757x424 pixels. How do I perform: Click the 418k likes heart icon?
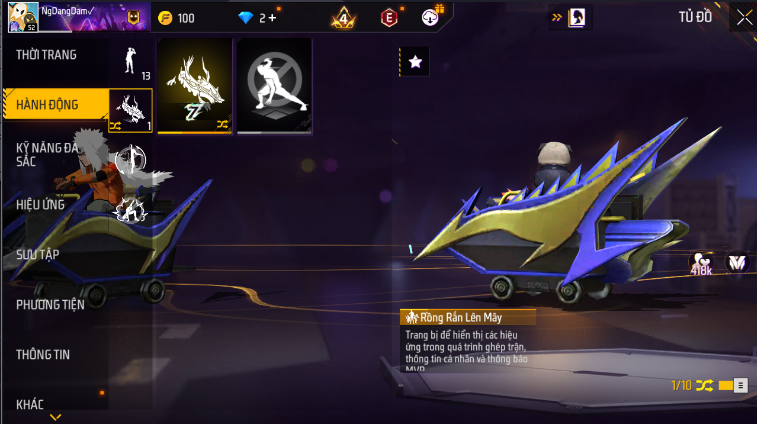[x=700, y=263]
